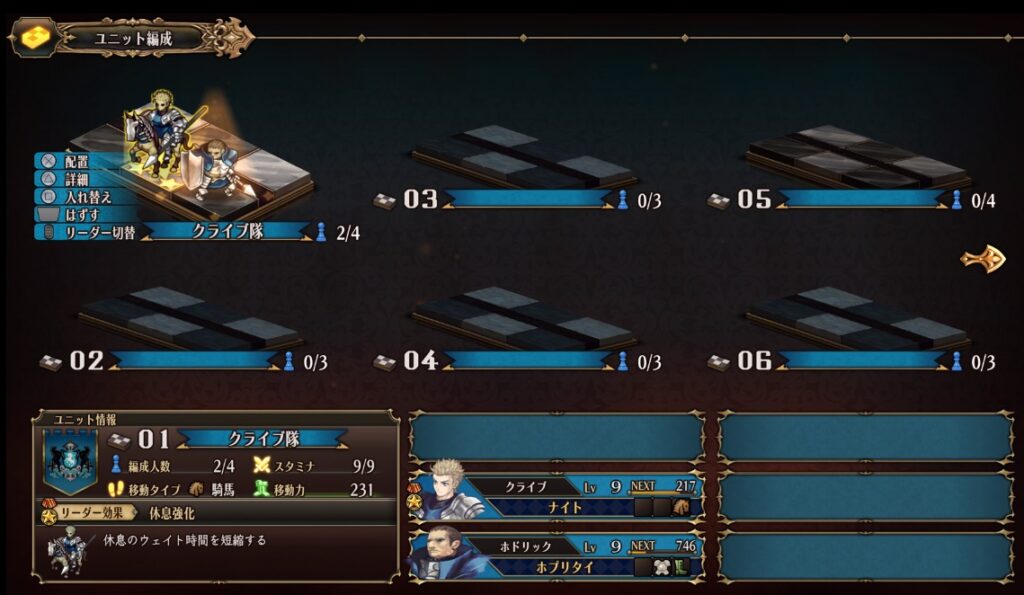Viewport: 1024px width, 595px height.
Task: Click the ユニット編成 header emblem icon
Action: 36,38
